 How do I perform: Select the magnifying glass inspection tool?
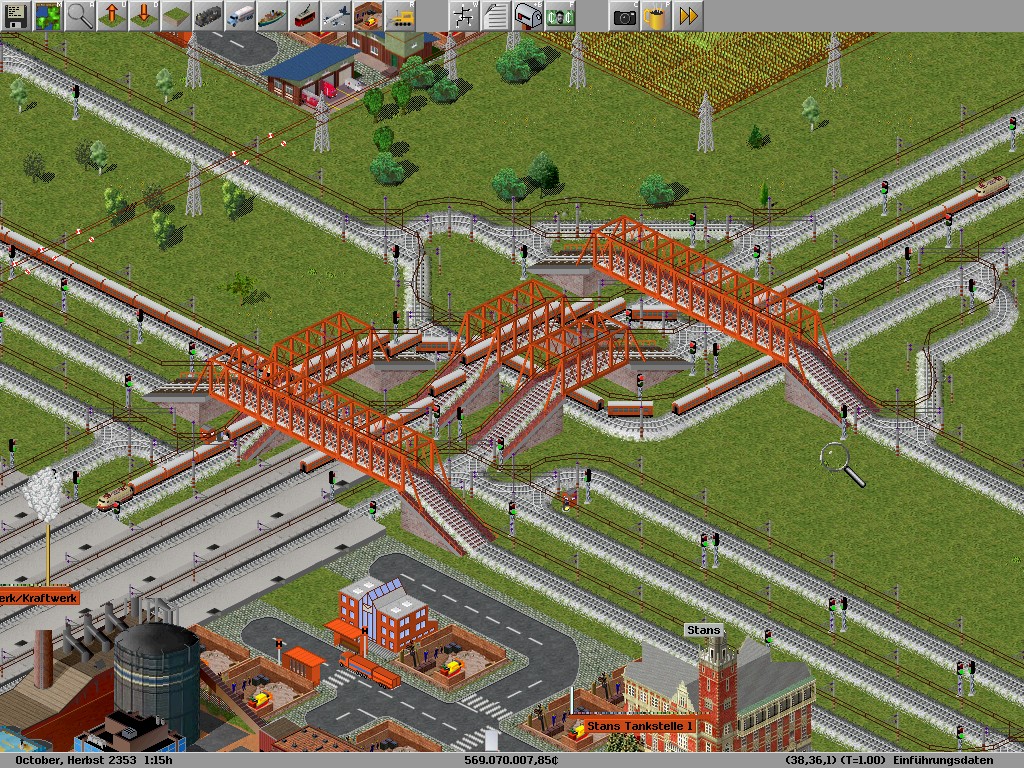[x=79, y=15]
